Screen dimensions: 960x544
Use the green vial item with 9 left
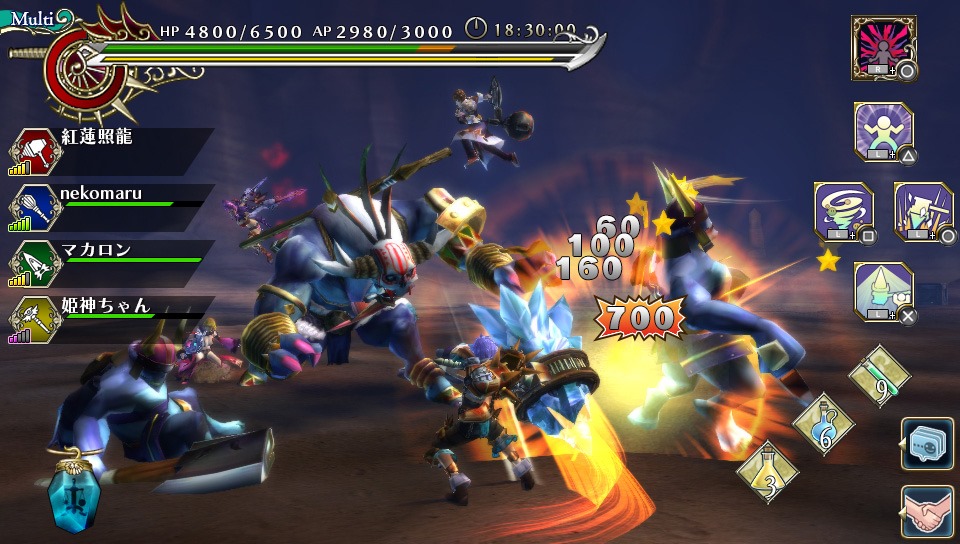(x=879, y=376)
